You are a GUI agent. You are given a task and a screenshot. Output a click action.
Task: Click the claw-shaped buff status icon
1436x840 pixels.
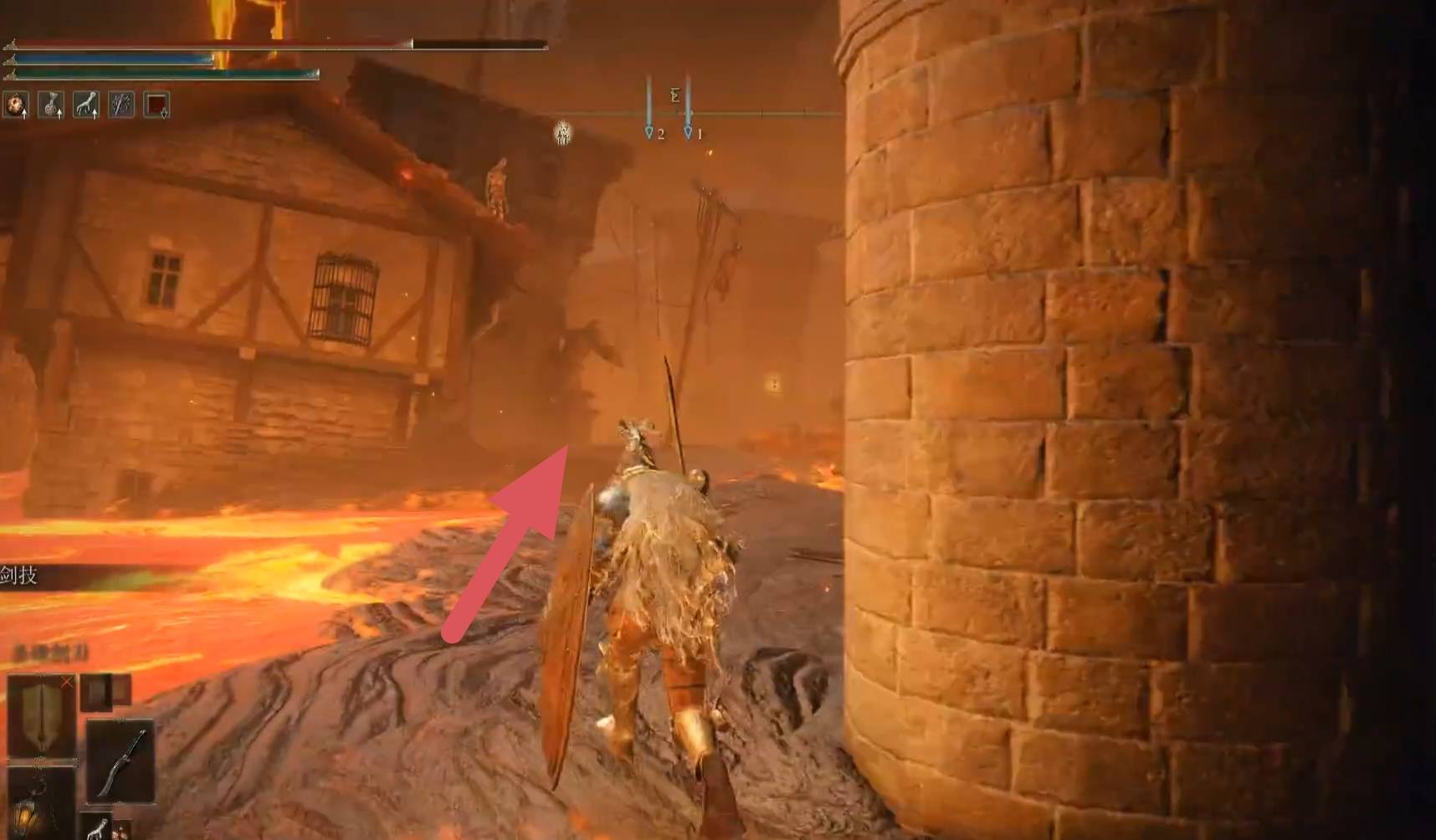pos(86,105)
